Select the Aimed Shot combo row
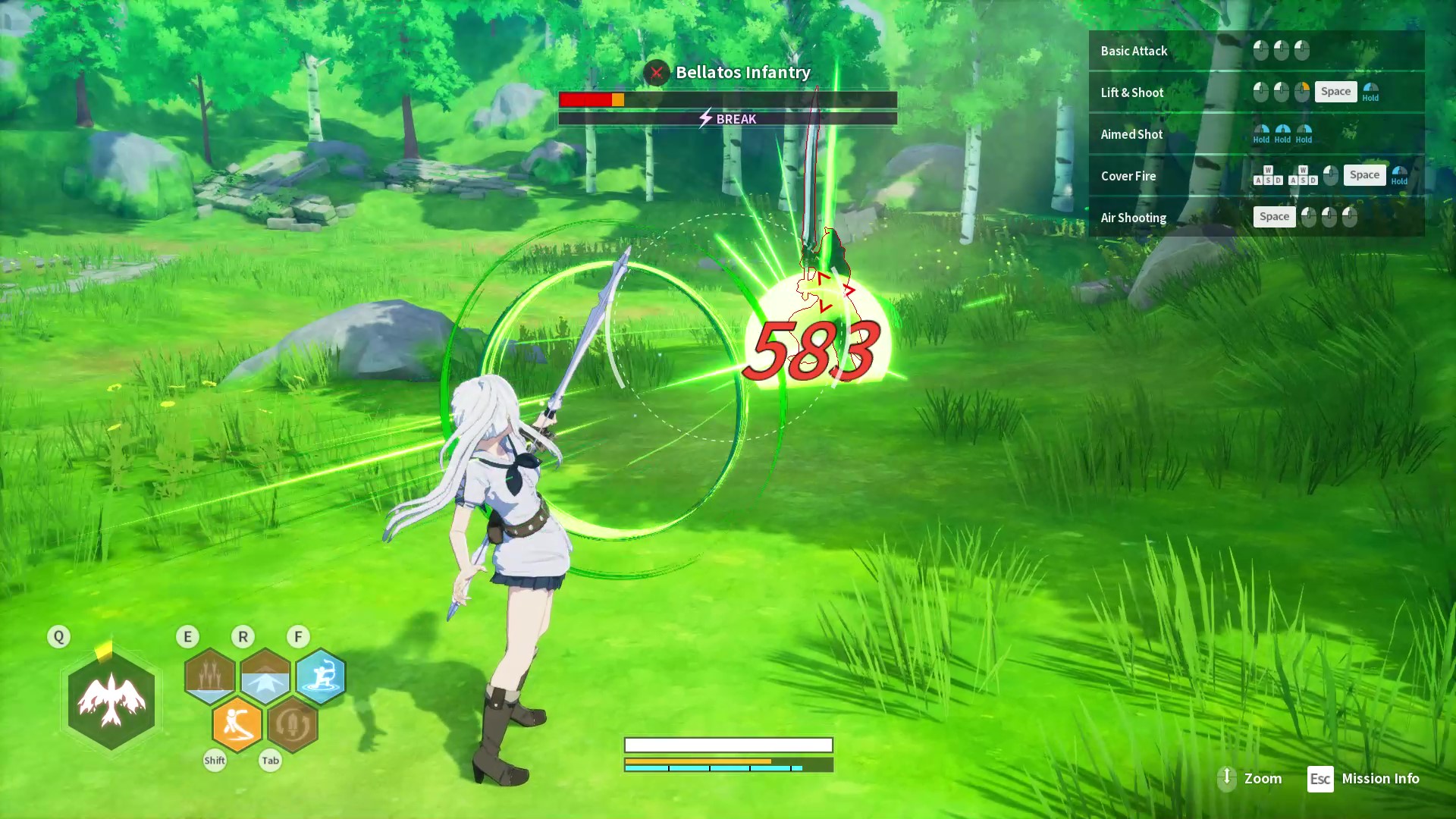Viewport: 1456px width, 819px height. pyautogui.click(x=1256, y=134)
